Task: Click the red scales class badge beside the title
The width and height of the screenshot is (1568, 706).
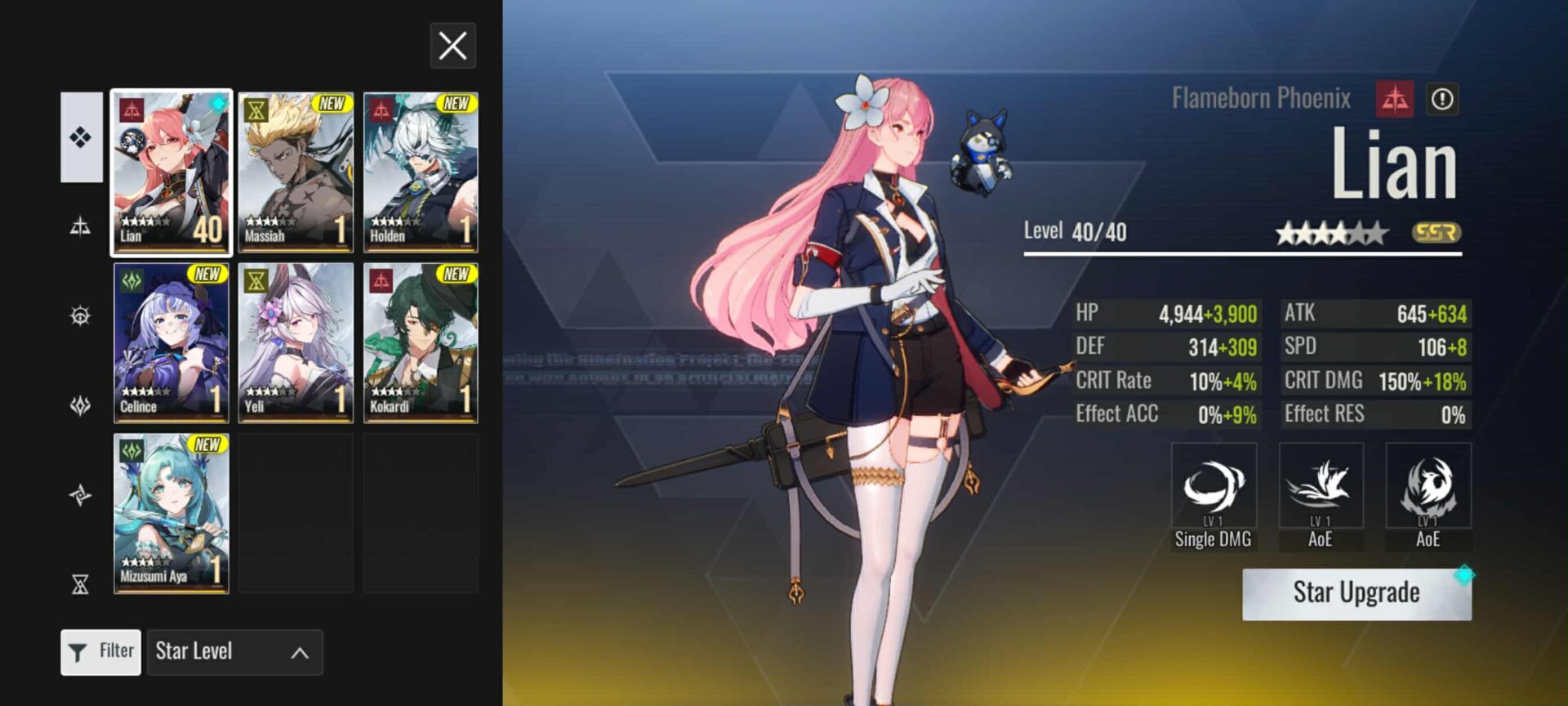Action: click(x=1394, y=100)
